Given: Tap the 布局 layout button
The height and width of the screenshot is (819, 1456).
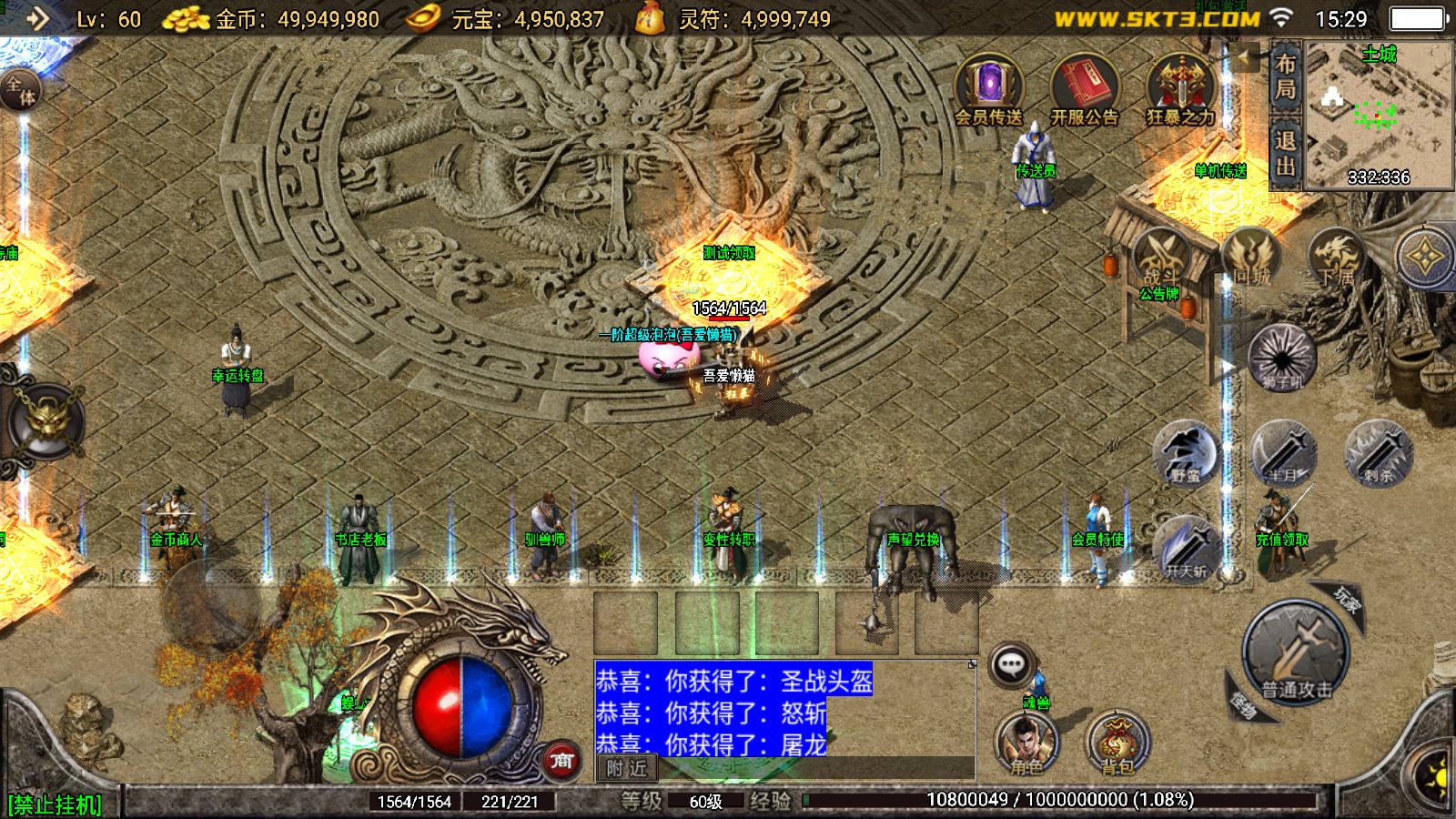Looking at the screenshot, I should [x=1285, y=76].
